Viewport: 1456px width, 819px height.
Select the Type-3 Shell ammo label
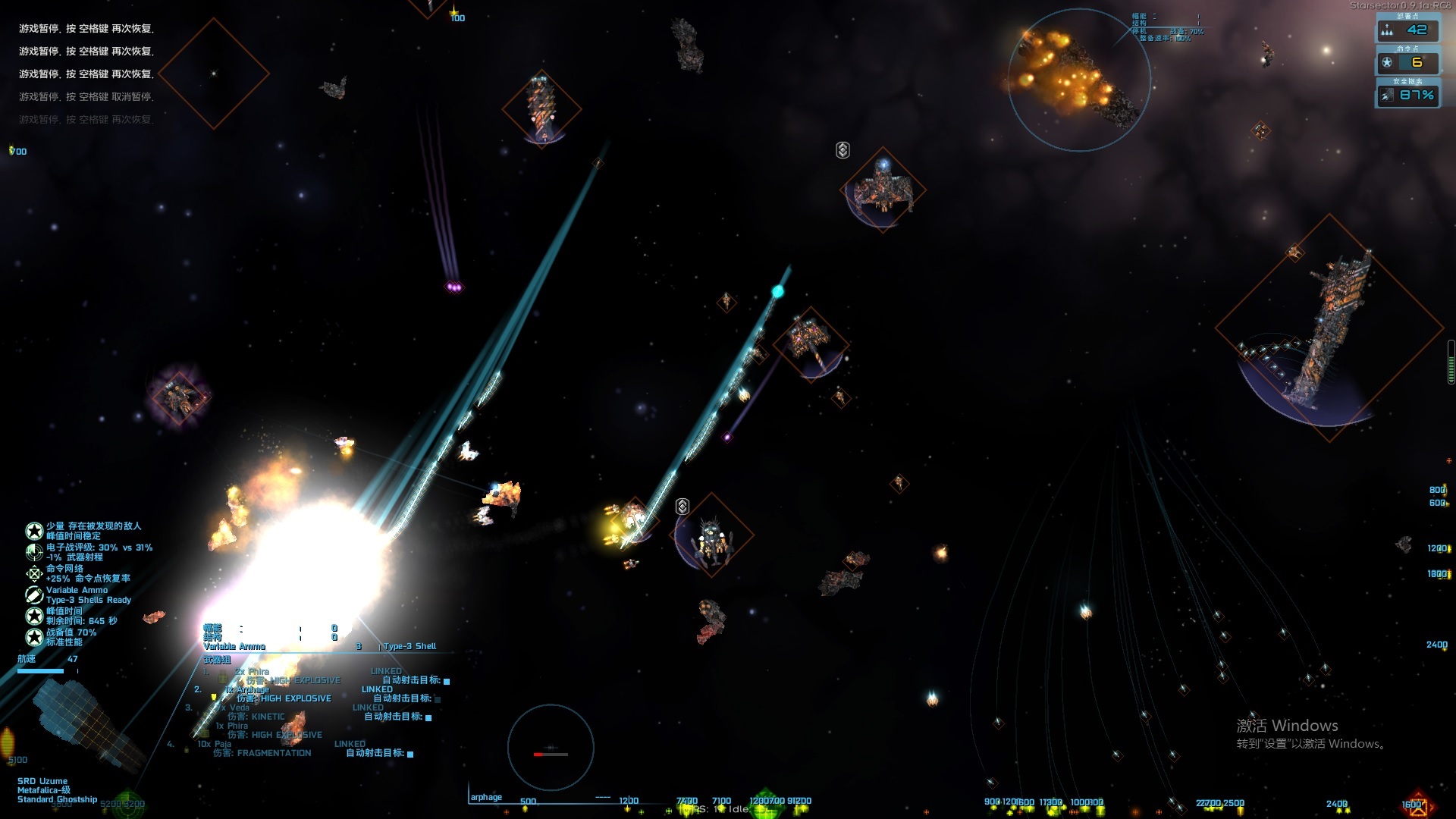pos(409,647)
